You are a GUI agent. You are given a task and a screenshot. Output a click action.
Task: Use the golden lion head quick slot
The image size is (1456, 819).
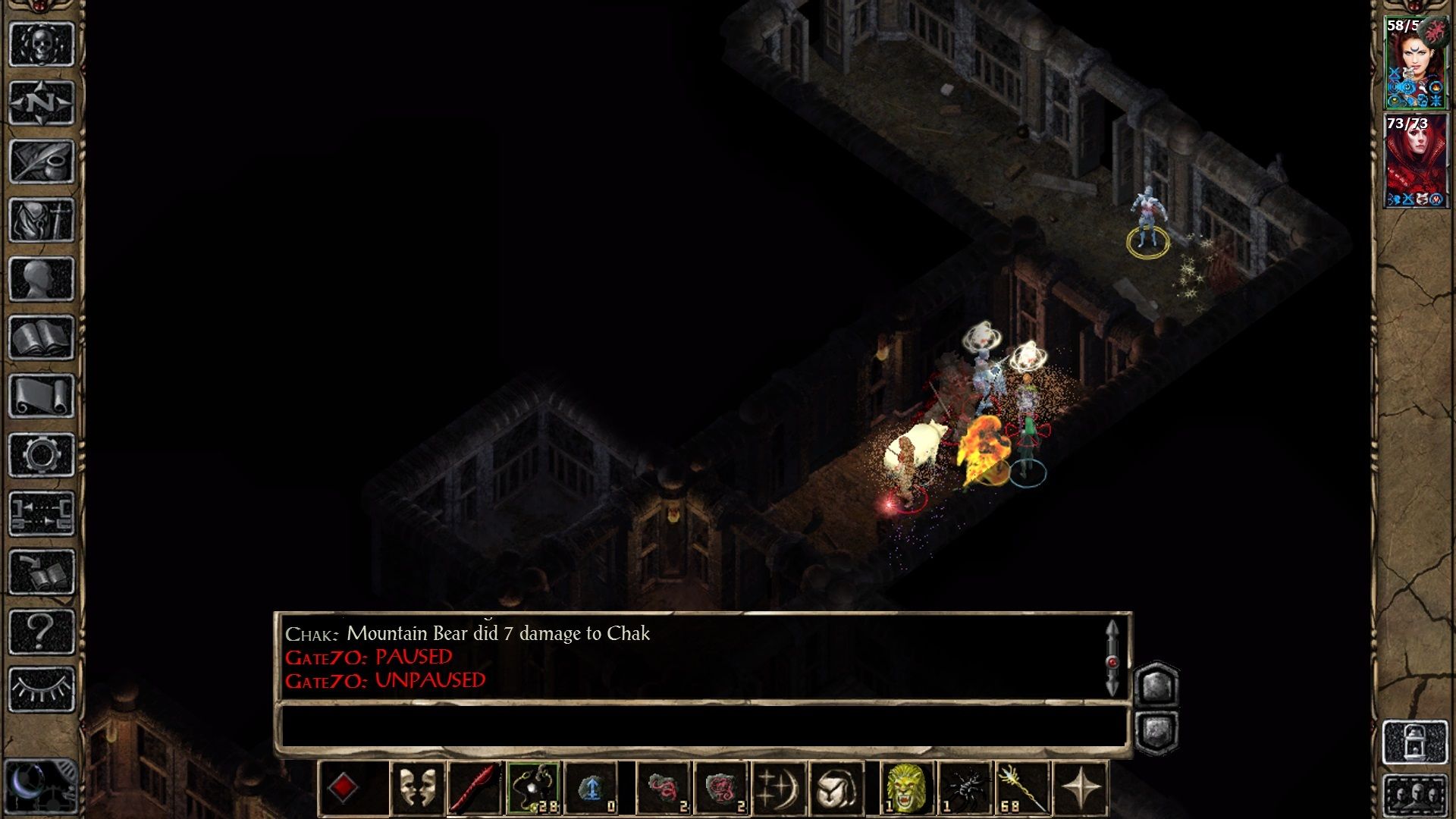point(907,788)
